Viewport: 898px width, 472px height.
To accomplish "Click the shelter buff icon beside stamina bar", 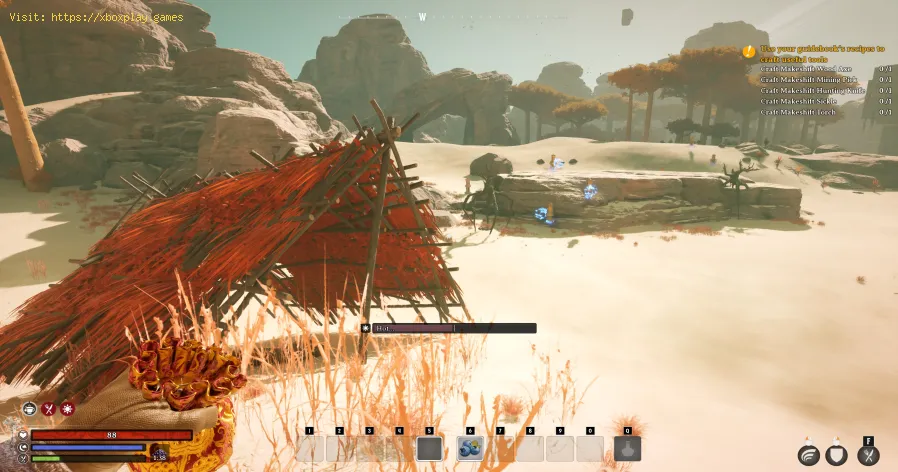I will [159, 455].
